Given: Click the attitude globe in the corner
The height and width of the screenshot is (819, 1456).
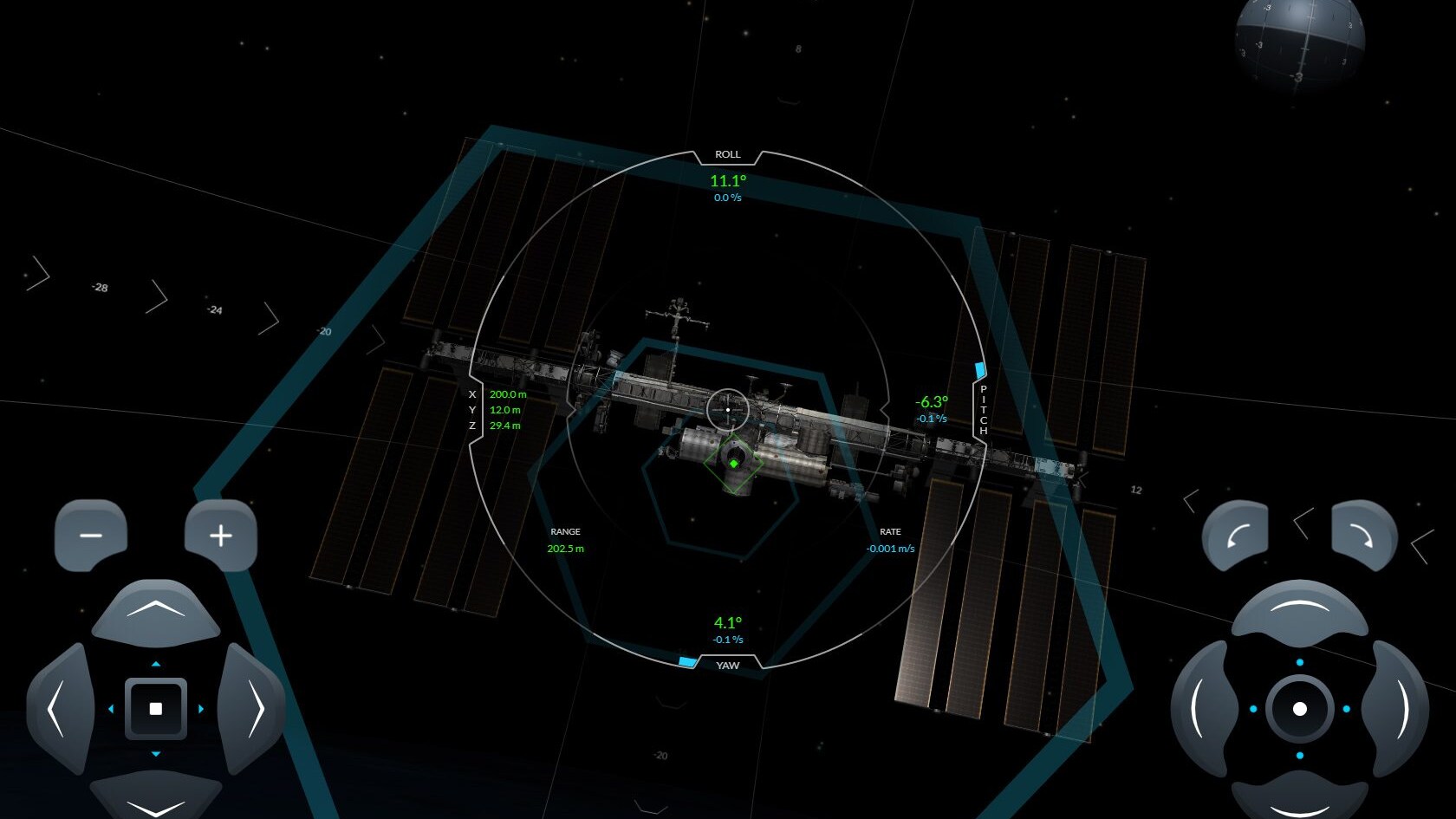Looking at the screenshot, I should point(1299,39).
